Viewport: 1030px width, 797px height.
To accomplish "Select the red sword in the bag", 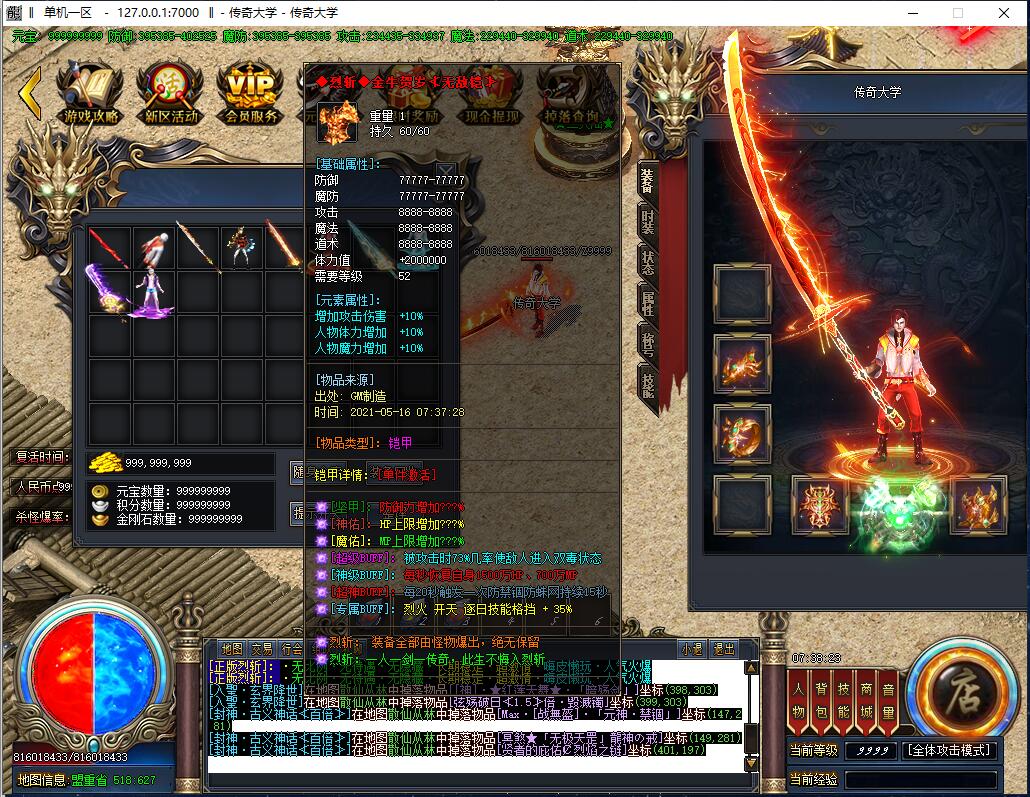I will pos(108,247).
